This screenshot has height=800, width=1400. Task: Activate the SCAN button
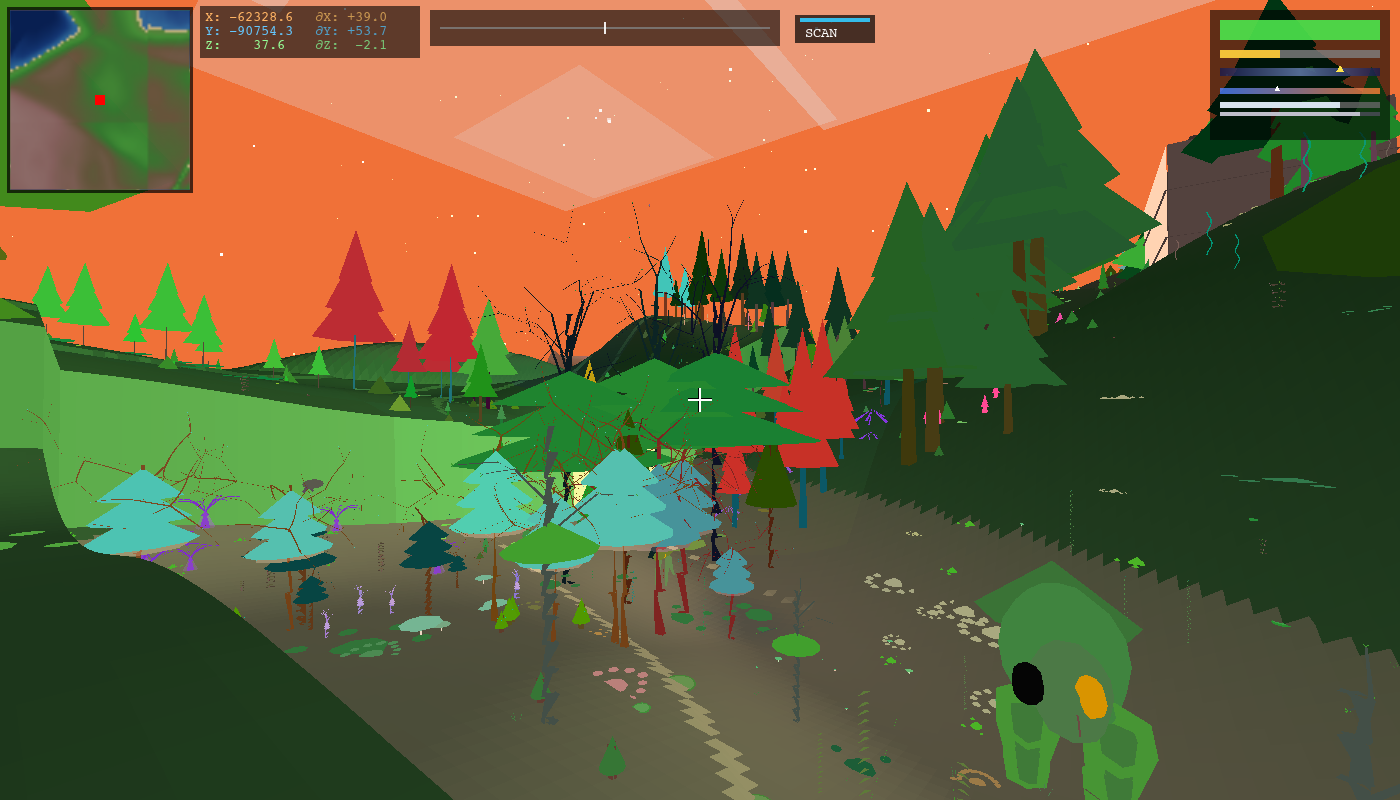tap(834, 30)
